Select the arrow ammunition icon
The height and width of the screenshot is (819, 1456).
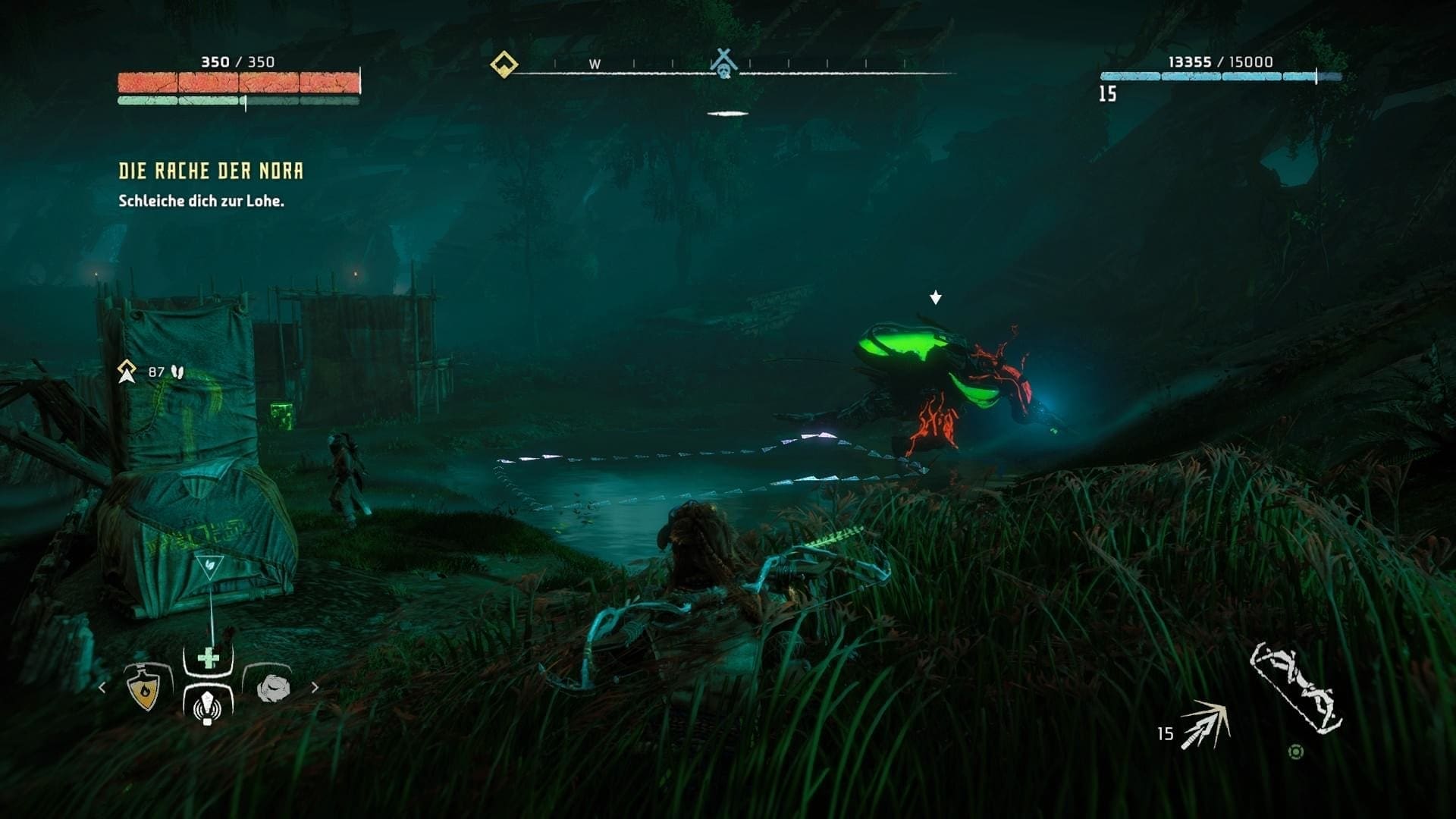[x=1206, y=726]
